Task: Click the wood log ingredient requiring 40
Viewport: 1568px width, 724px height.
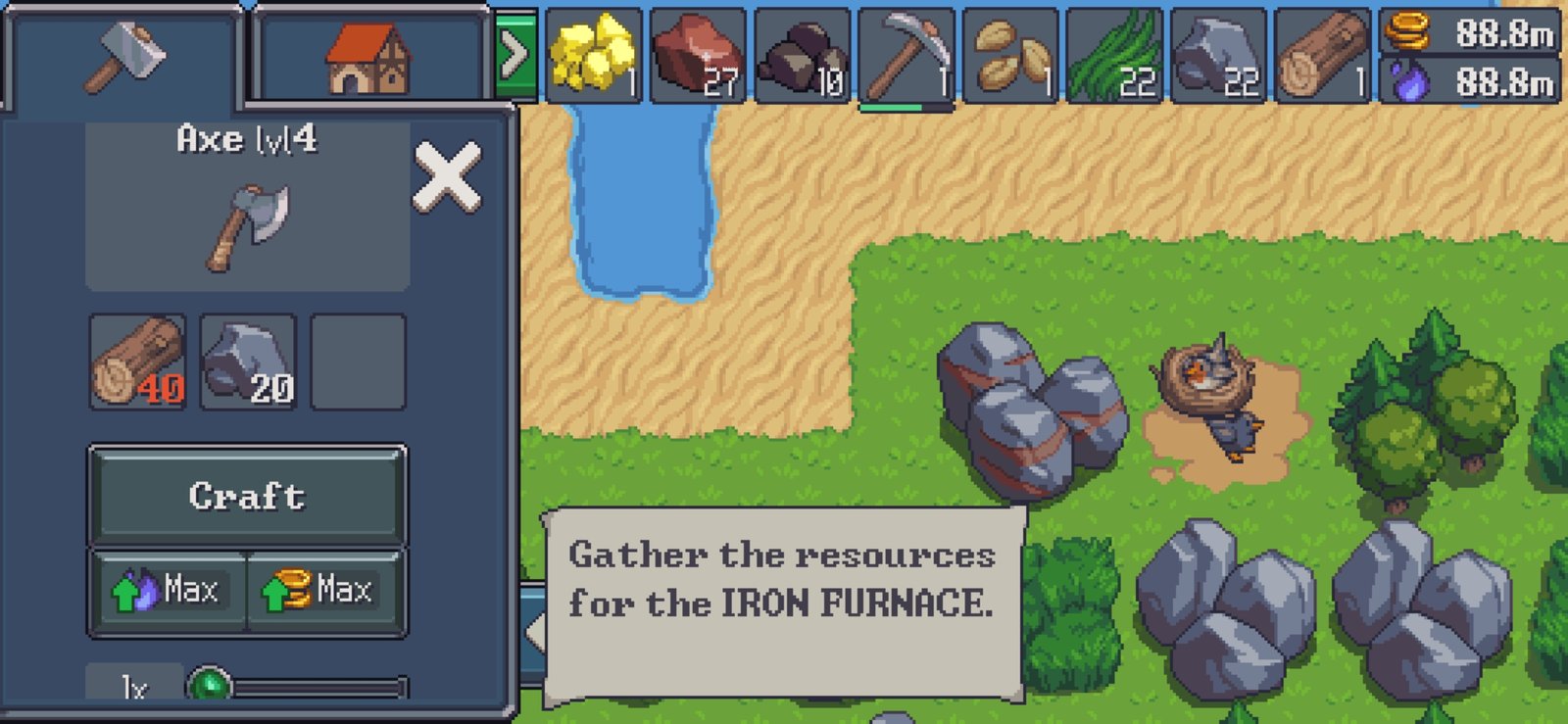Action: (137, 362)
